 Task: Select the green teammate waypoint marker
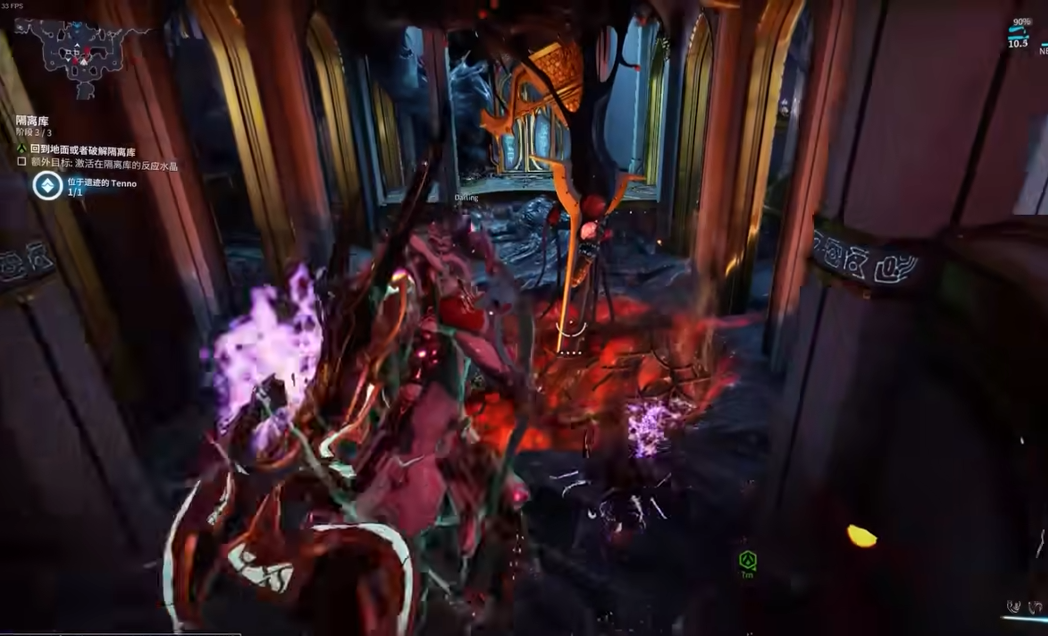[x=747, y=559]
